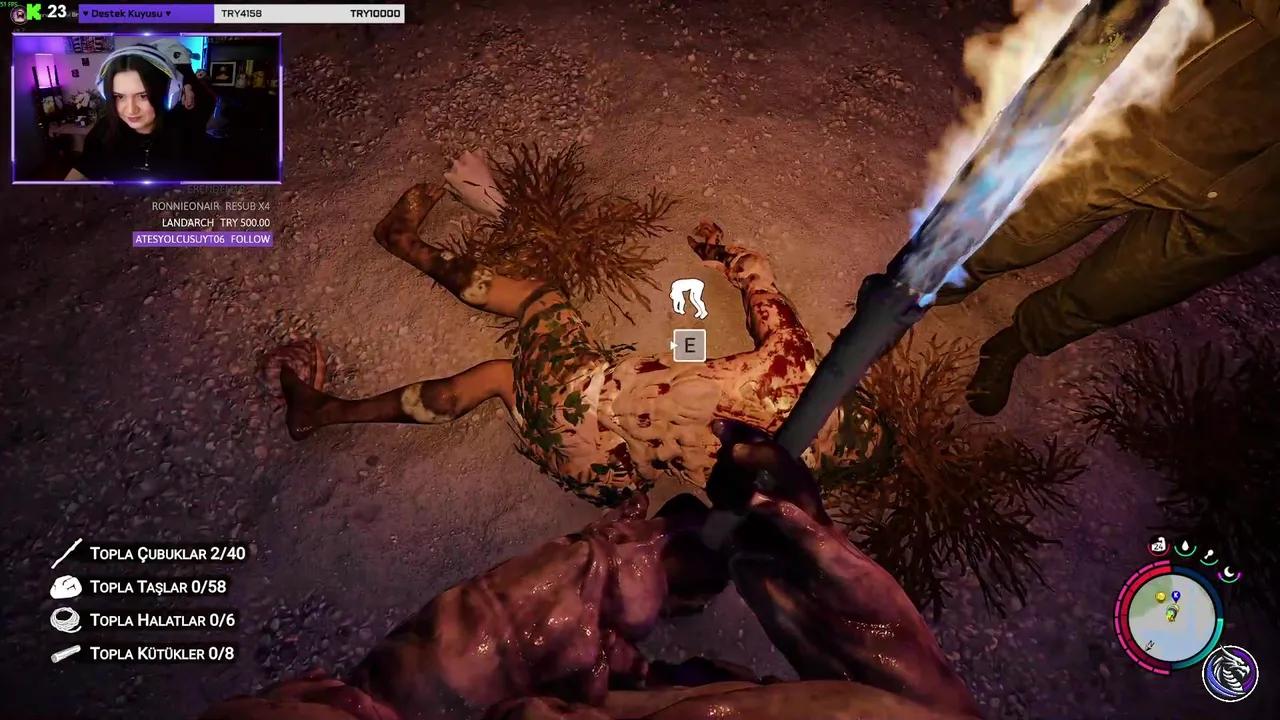Click the streamer webcam overlay thumbnail
This screenshot has width=1280, height=720.
click(147, 107)
